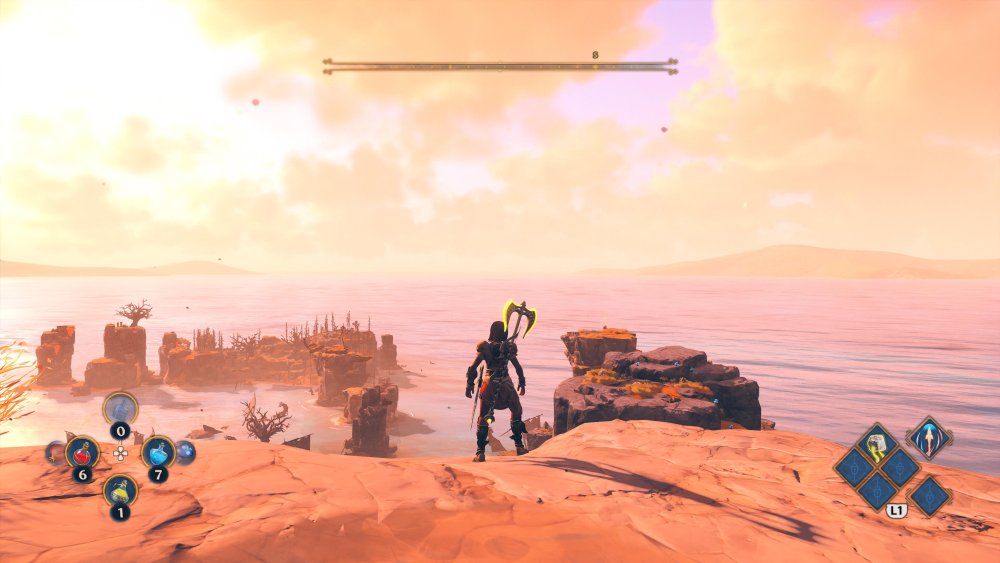This screenshot has height=563, width=1000.
Task: Select the blue orb icon beside the potions
Action: click(x=185, y=452)
